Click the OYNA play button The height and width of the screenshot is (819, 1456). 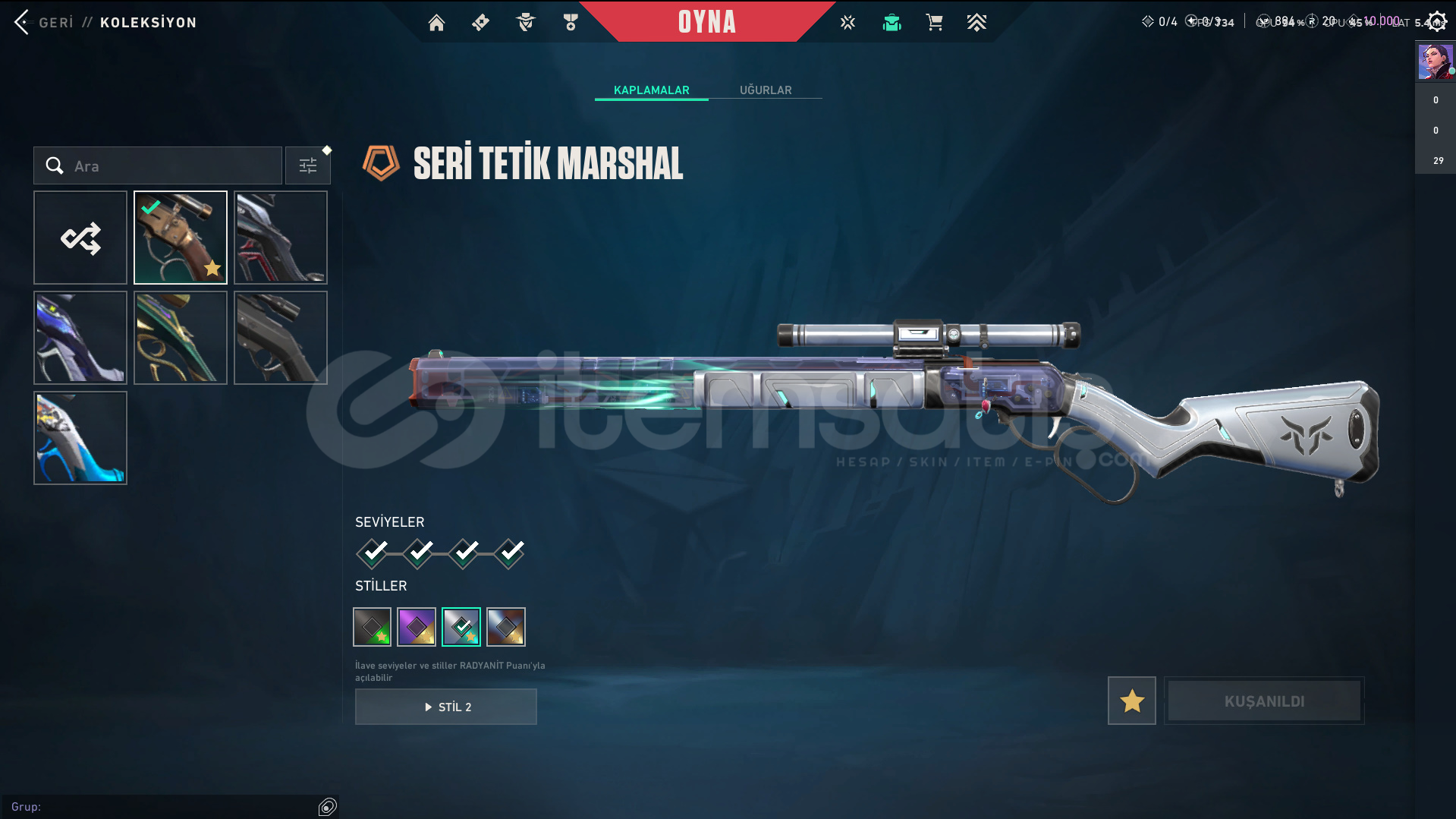pos(706,22)
